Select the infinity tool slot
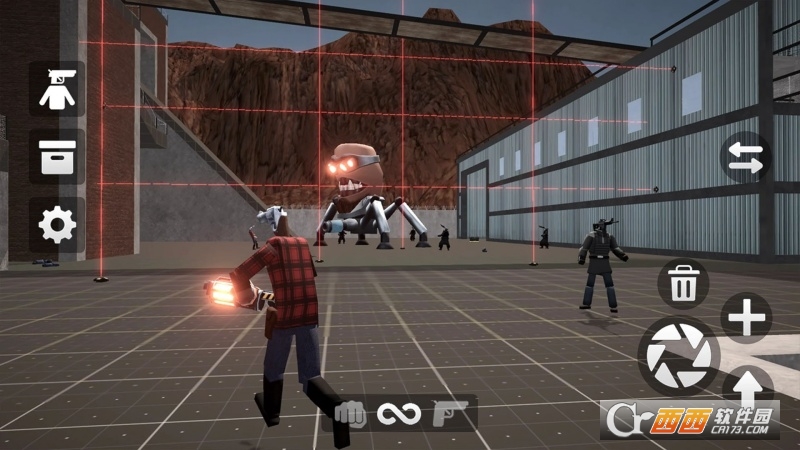 point(399,412)
